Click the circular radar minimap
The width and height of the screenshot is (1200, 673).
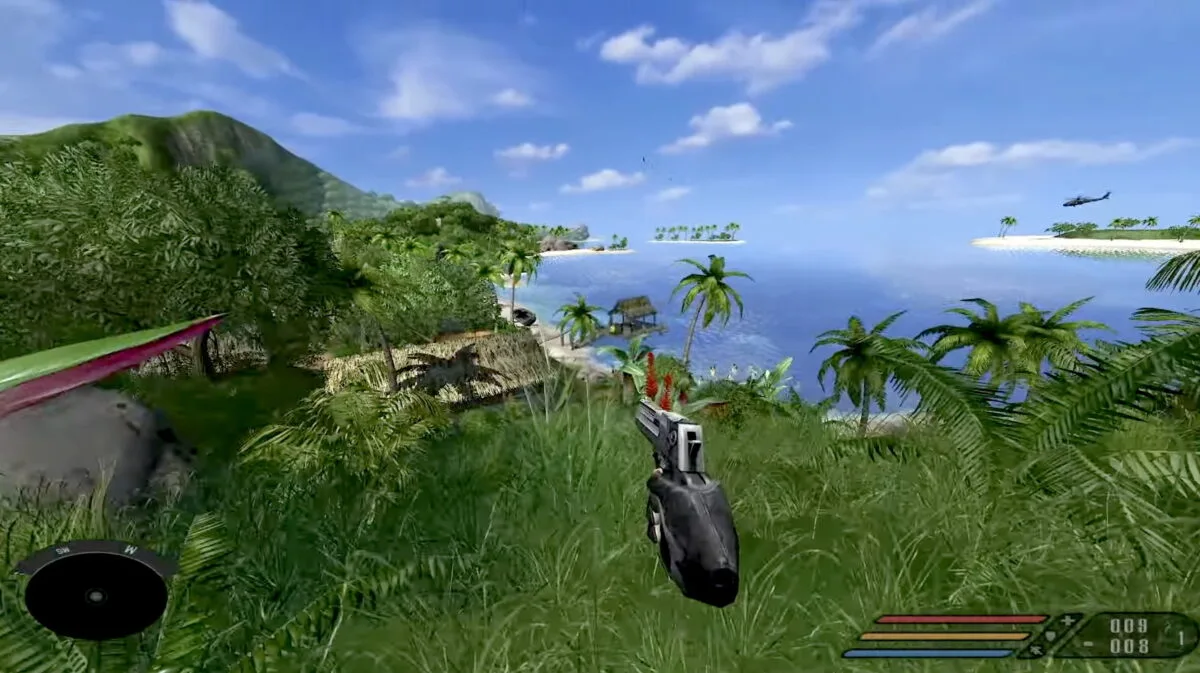96,596
